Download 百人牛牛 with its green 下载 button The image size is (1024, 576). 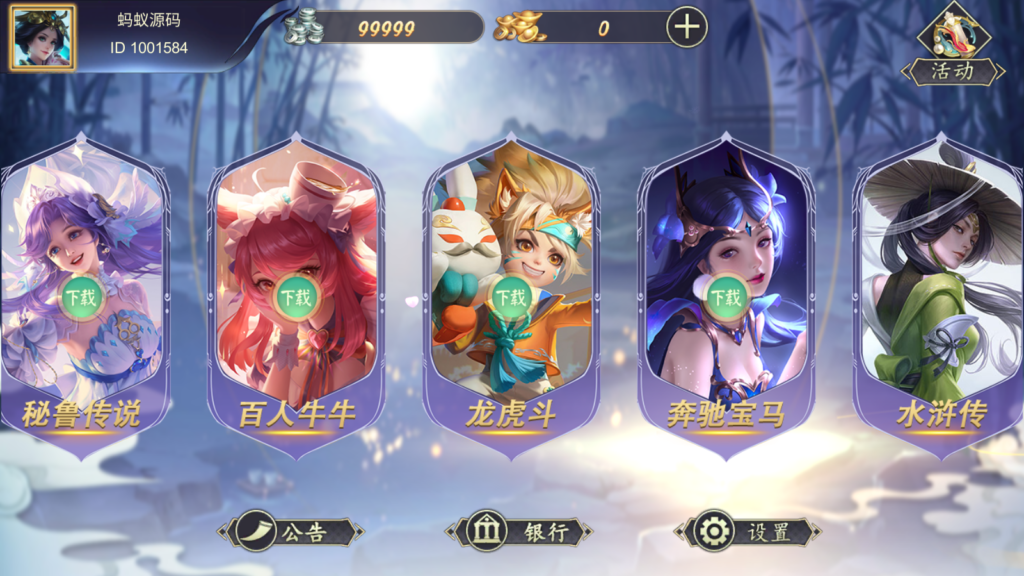296,297
